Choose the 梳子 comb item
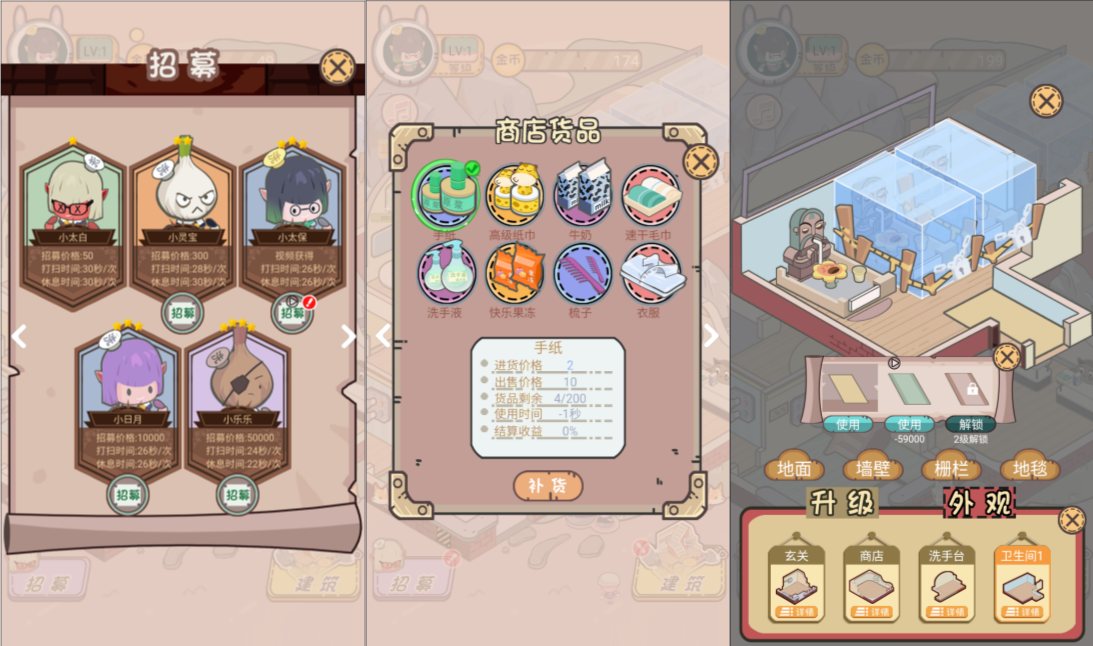The image size is (1093, 646). tap(583, 274)
